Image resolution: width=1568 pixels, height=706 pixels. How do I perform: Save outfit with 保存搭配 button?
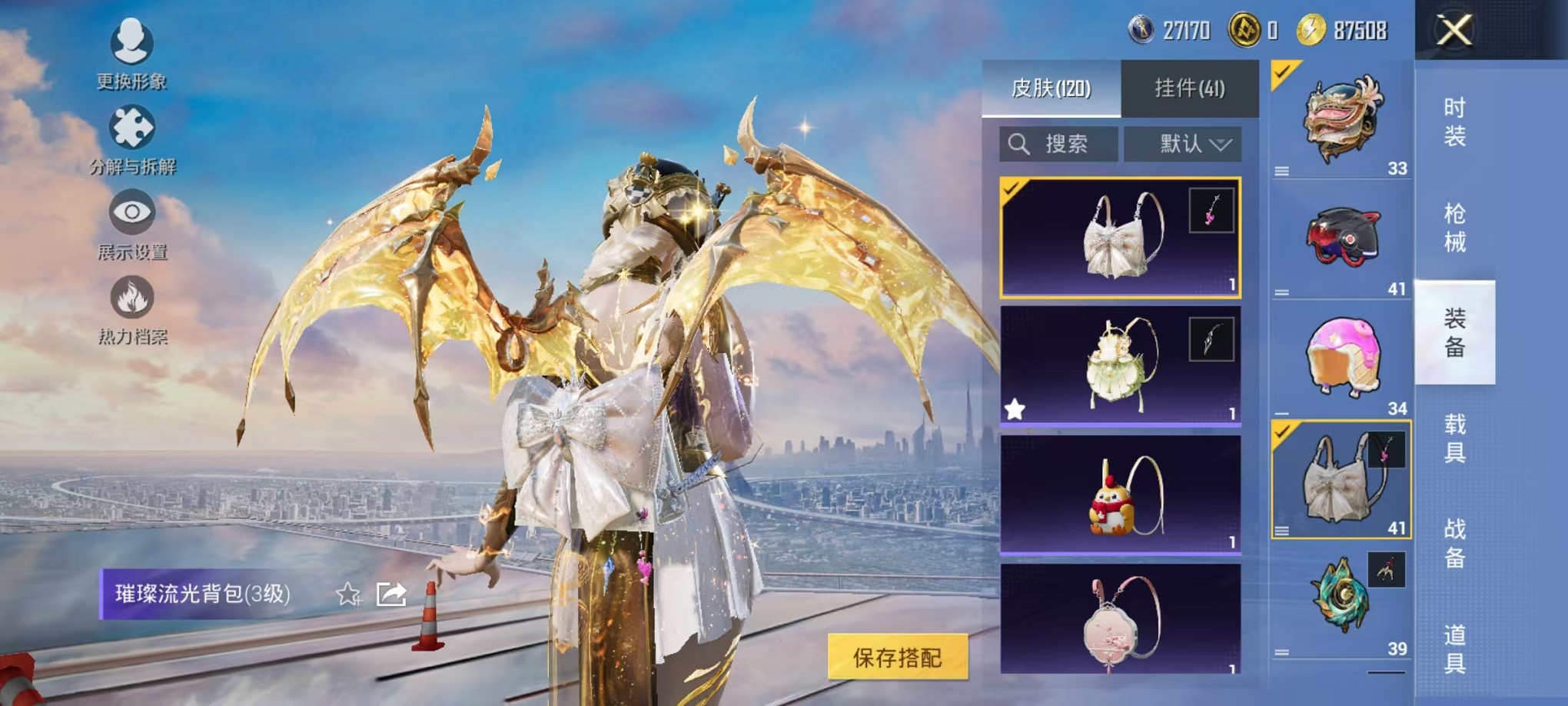pos(897,657)
